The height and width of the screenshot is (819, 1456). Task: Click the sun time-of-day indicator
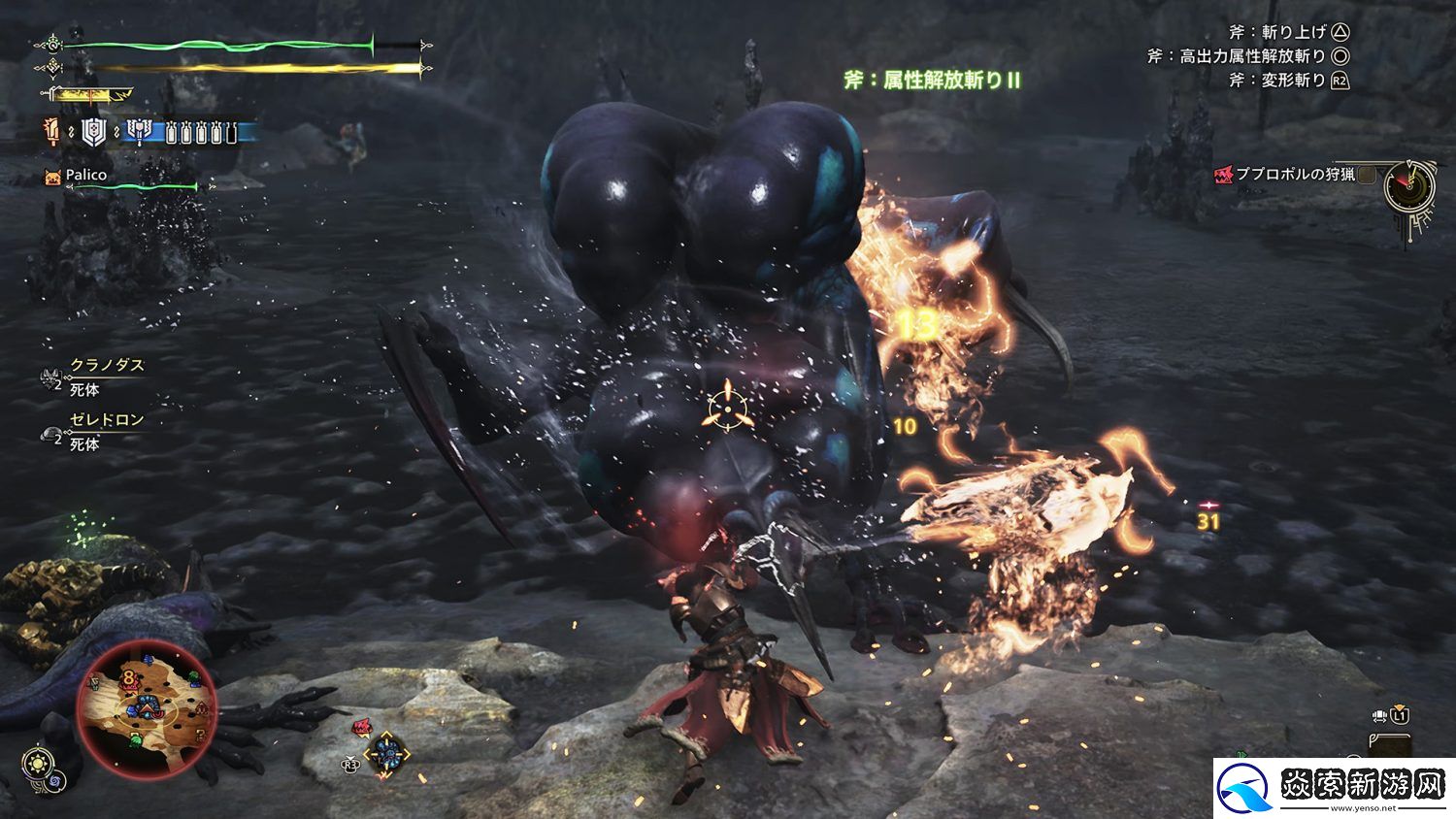click(x=39, y=762)
